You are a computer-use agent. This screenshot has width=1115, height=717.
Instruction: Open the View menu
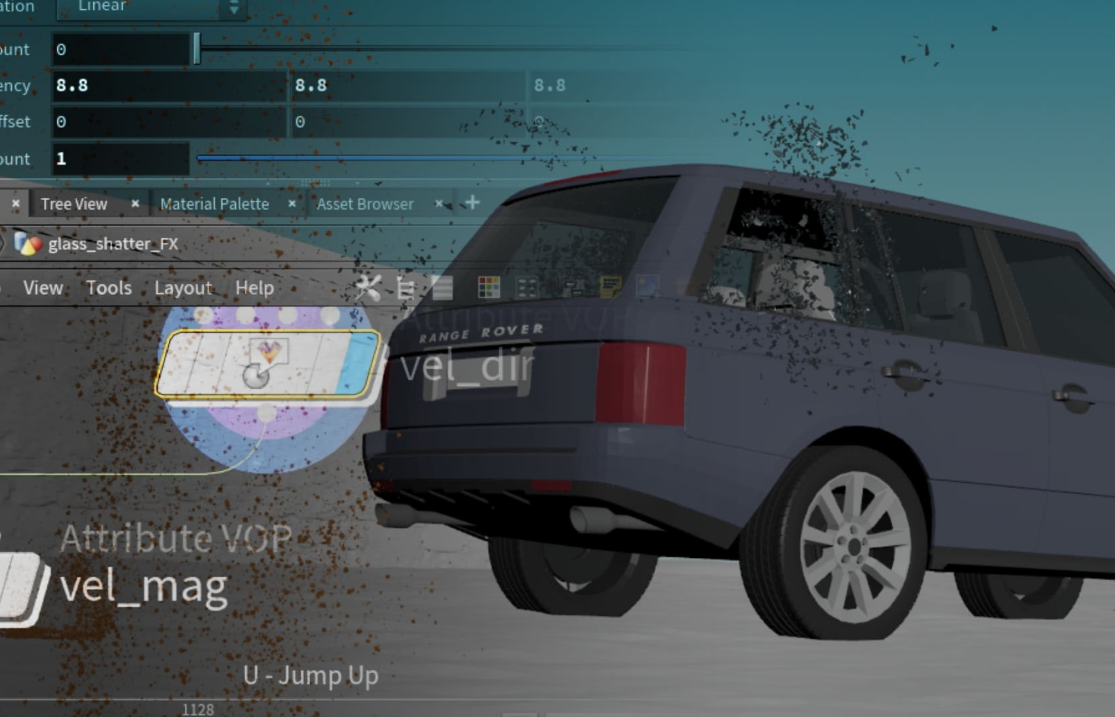point(43,288)
